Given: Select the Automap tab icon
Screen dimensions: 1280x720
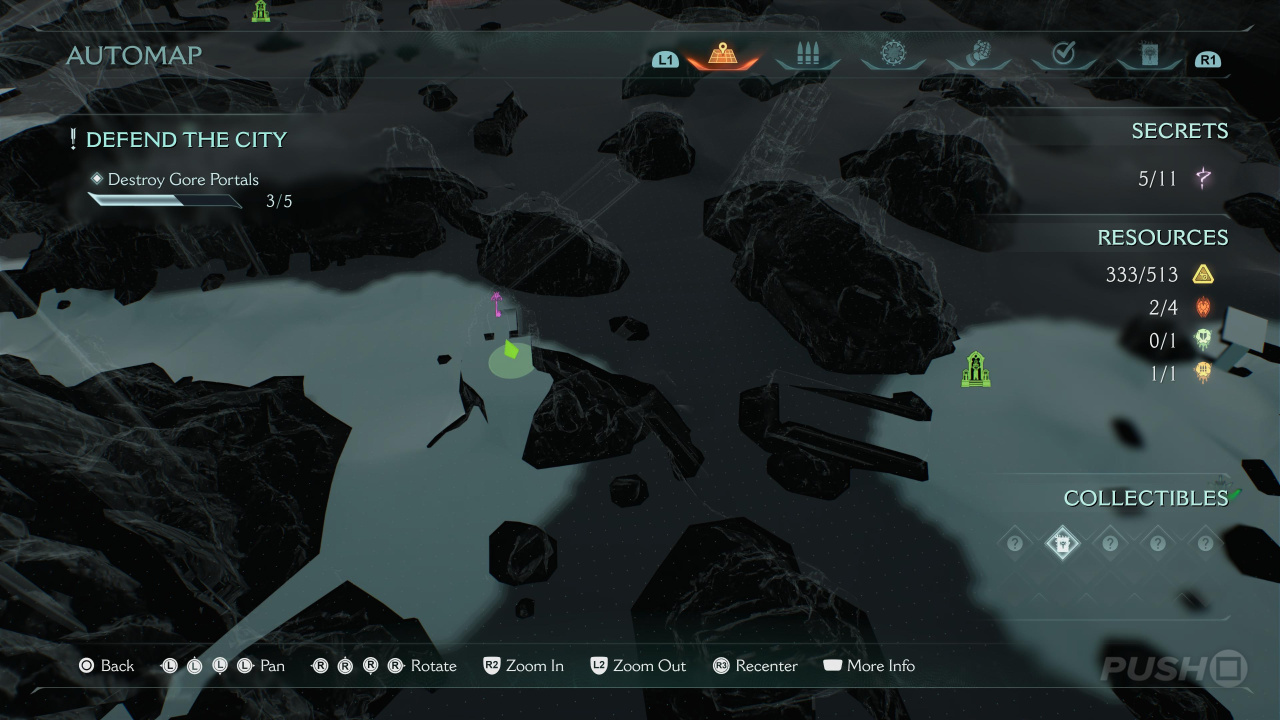Looking at the screenshot, I should tap(722, 54).
